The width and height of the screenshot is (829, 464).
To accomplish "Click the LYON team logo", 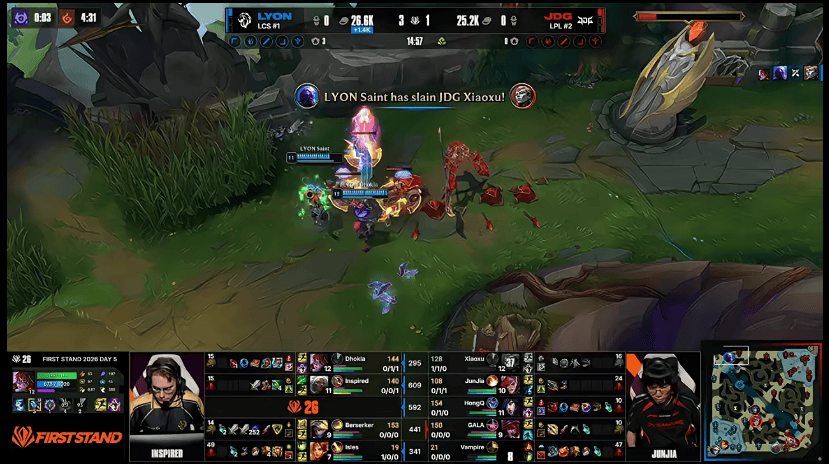I will point(245,21).
